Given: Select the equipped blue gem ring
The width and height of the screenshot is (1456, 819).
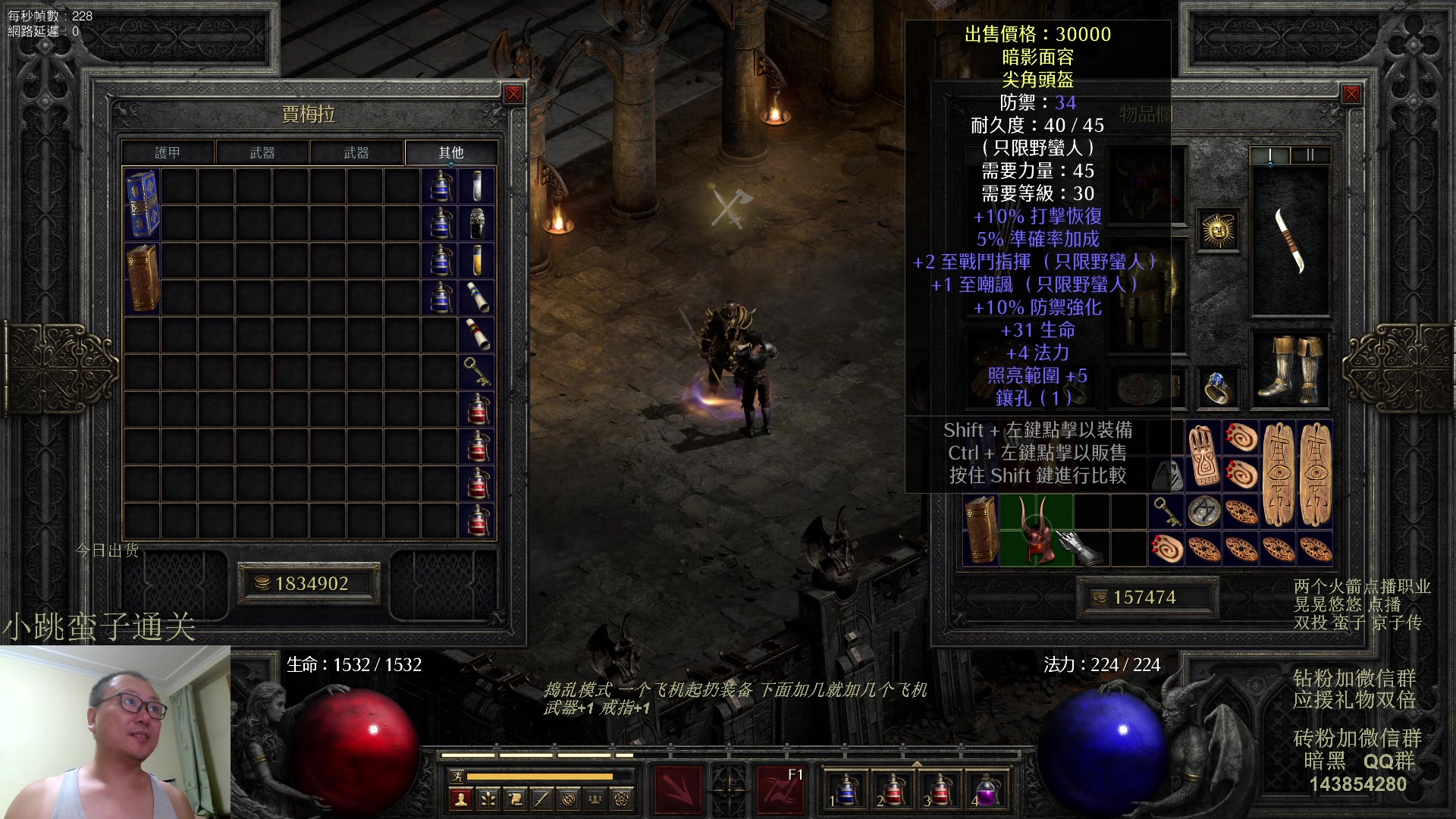Looking at the screenshot, I should 1218,387.
